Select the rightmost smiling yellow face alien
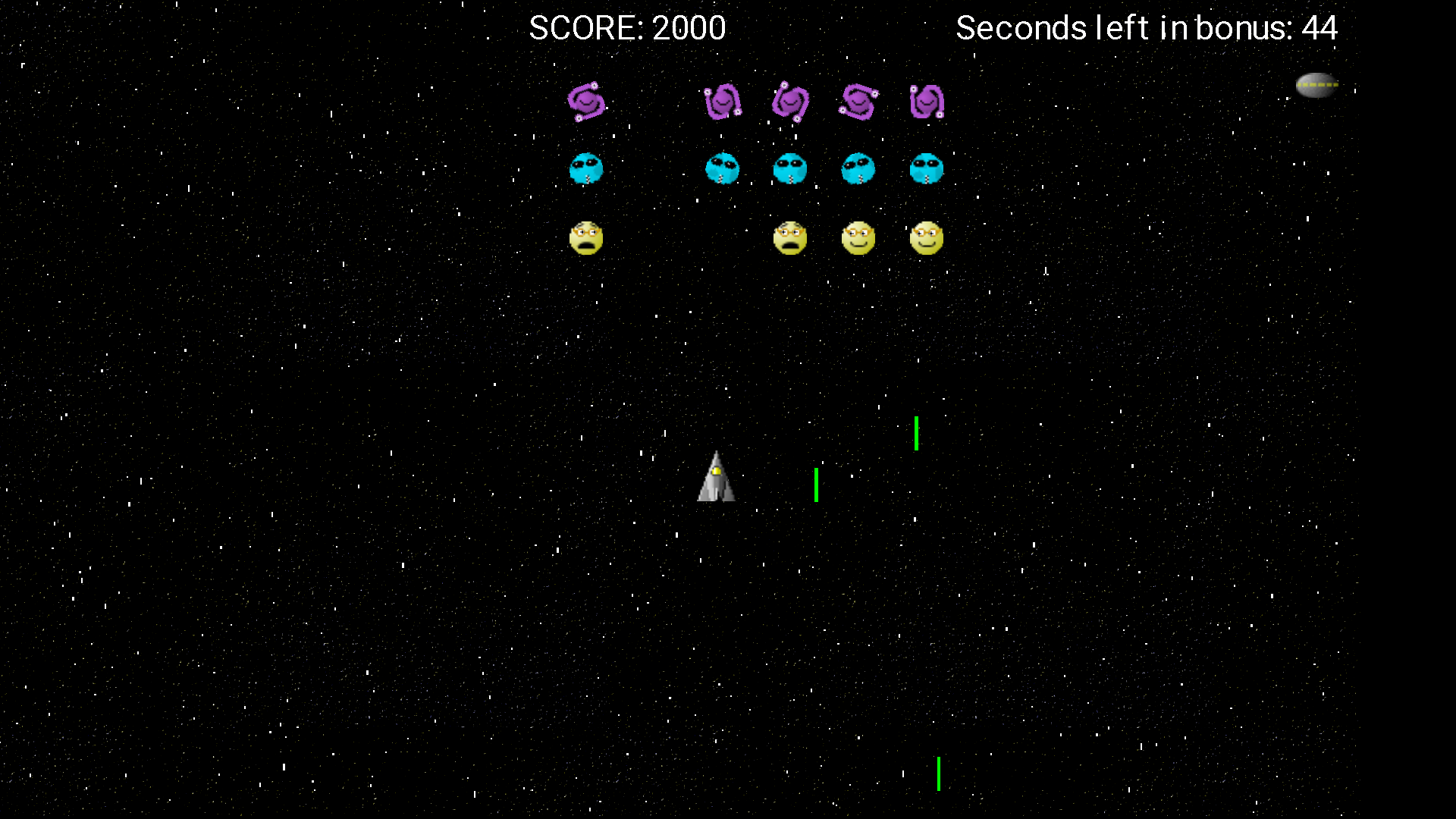This screenshot has width=1456, height=819. coord(927,238)
